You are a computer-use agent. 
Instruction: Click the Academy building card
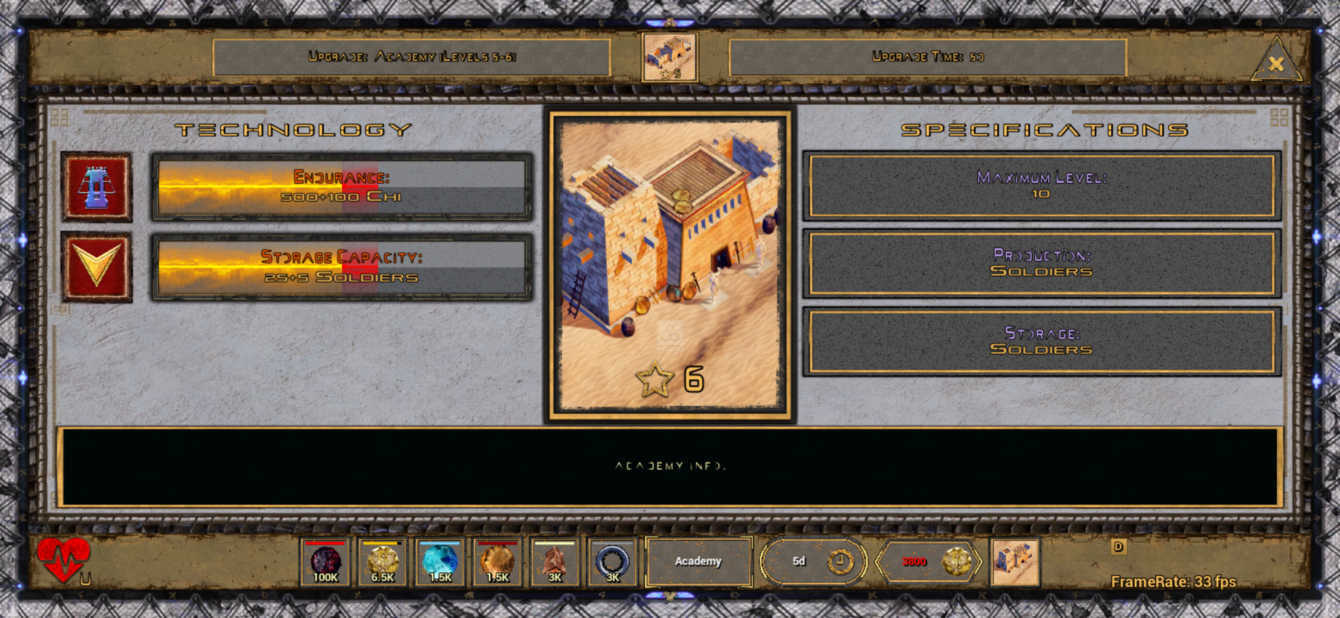coord(670,266)
